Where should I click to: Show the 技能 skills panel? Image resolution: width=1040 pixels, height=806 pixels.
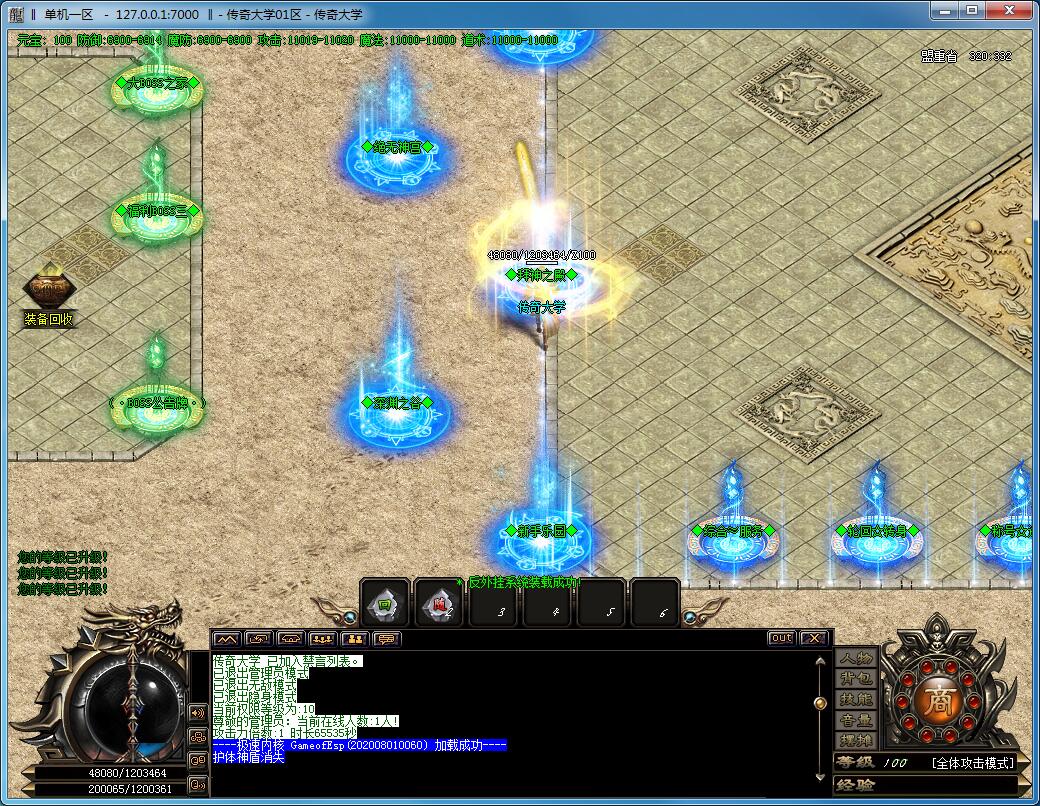(856, 699)
